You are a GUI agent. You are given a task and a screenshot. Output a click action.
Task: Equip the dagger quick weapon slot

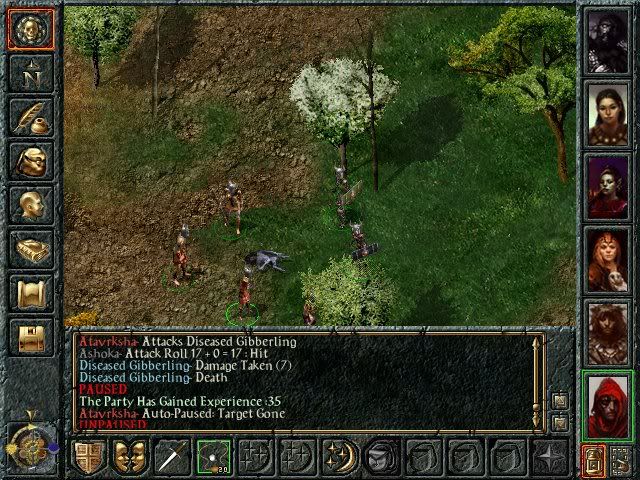[x=171, y=458]
